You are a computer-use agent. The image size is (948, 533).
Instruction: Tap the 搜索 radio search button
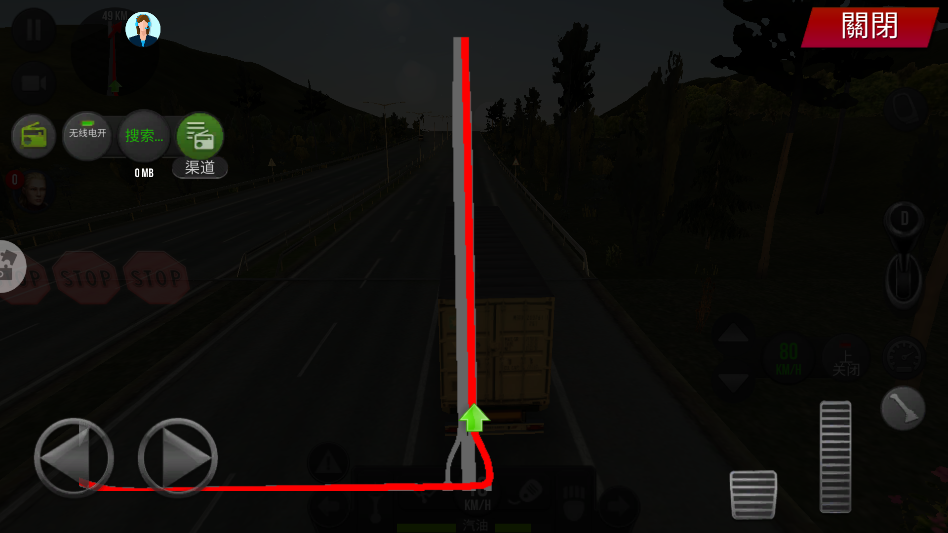pos(144,136)
